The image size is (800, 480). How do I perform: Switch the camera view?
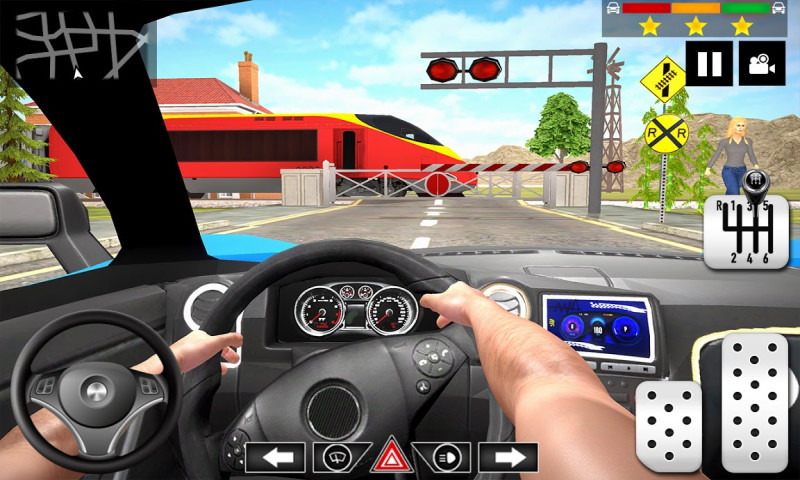(x=762, y=64)
